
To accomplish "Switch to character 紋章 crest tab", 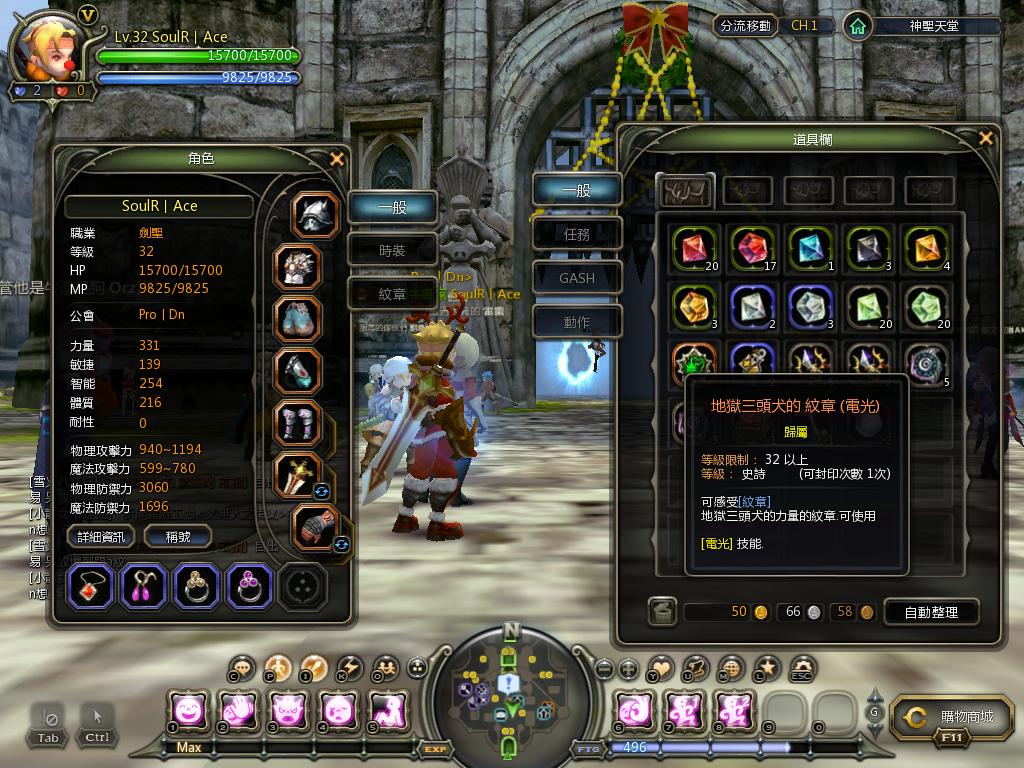I will [x=392, y=295].
